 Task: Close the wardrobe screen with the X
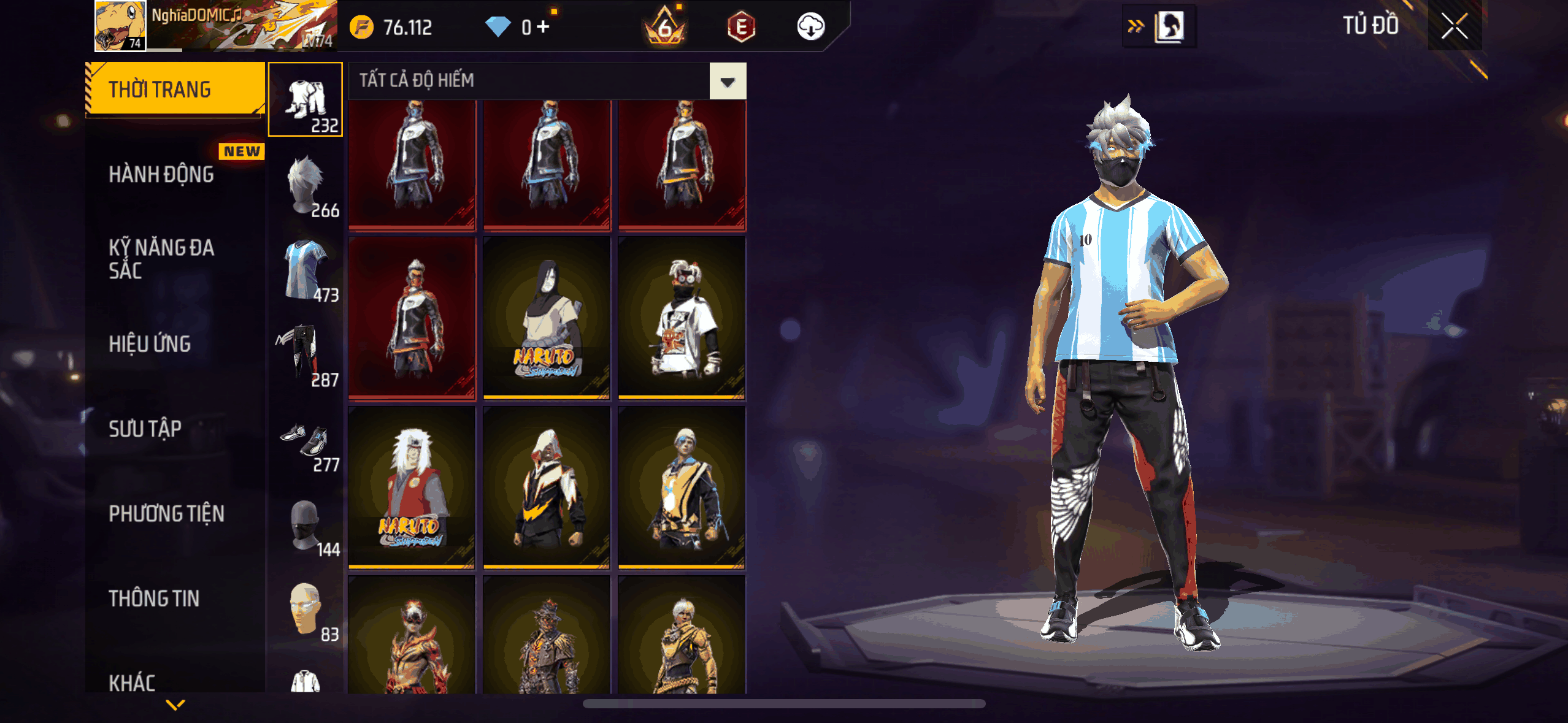tap(1454, 26)
